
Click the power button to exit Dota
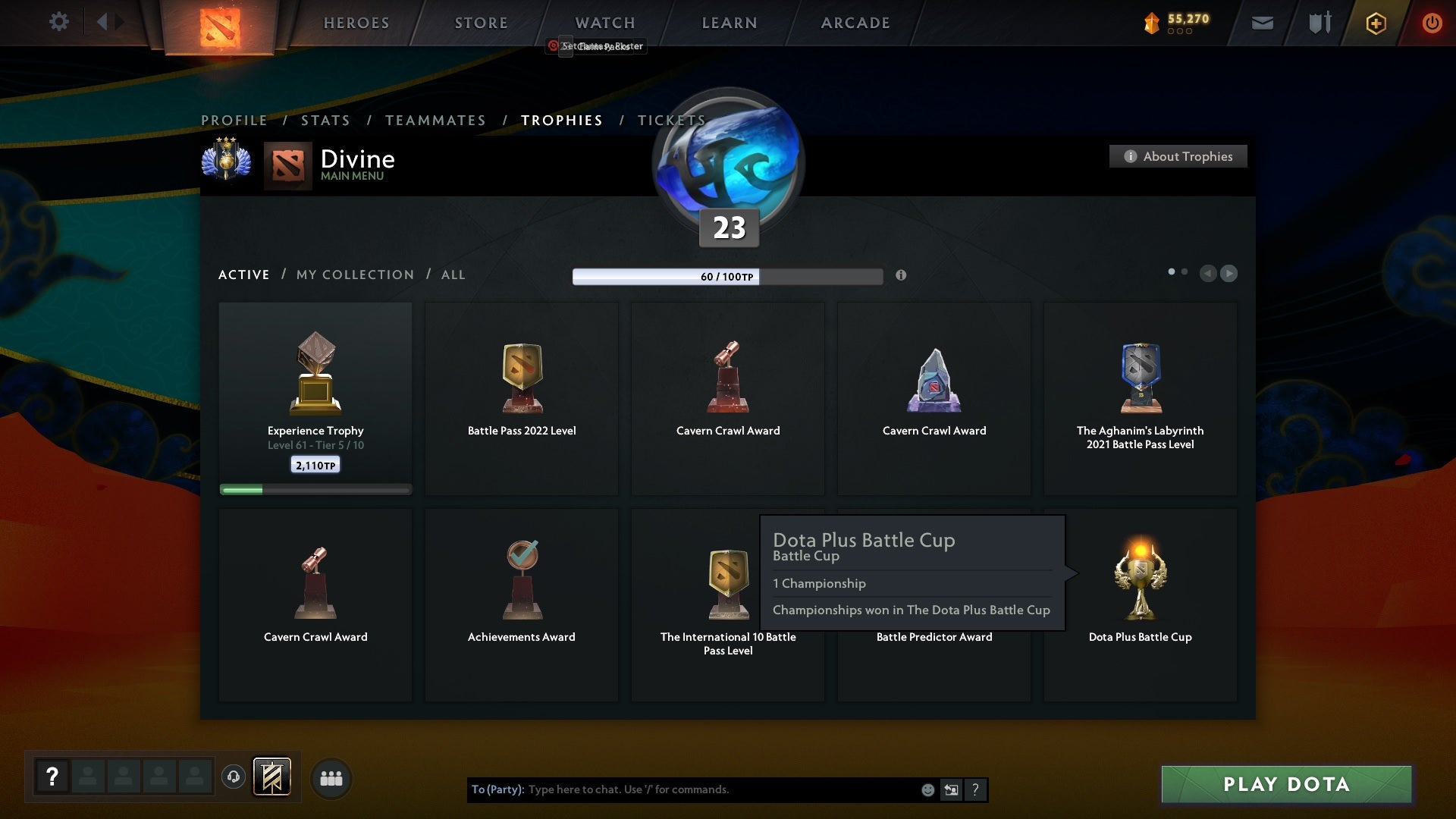click(1432, 23)
